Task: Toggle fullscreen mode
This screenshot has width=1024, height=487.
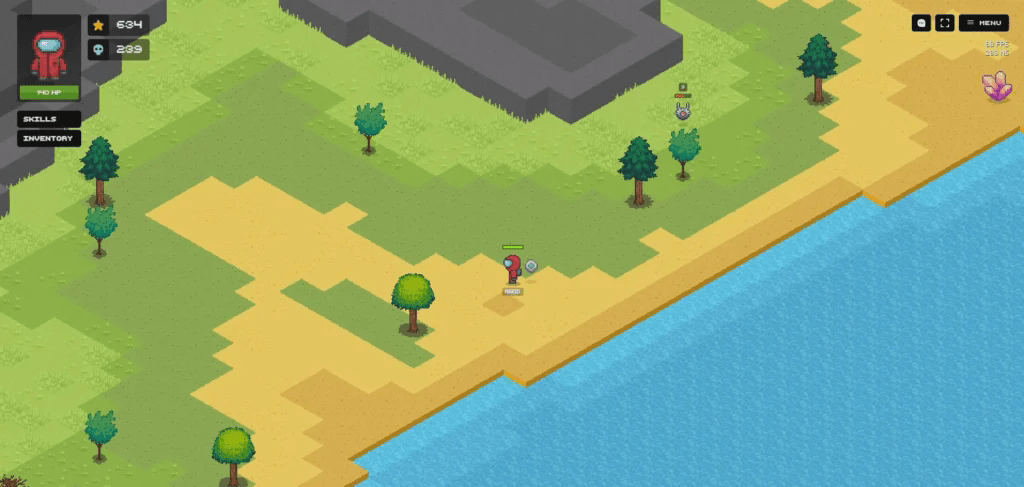Action: click(944, 23)
